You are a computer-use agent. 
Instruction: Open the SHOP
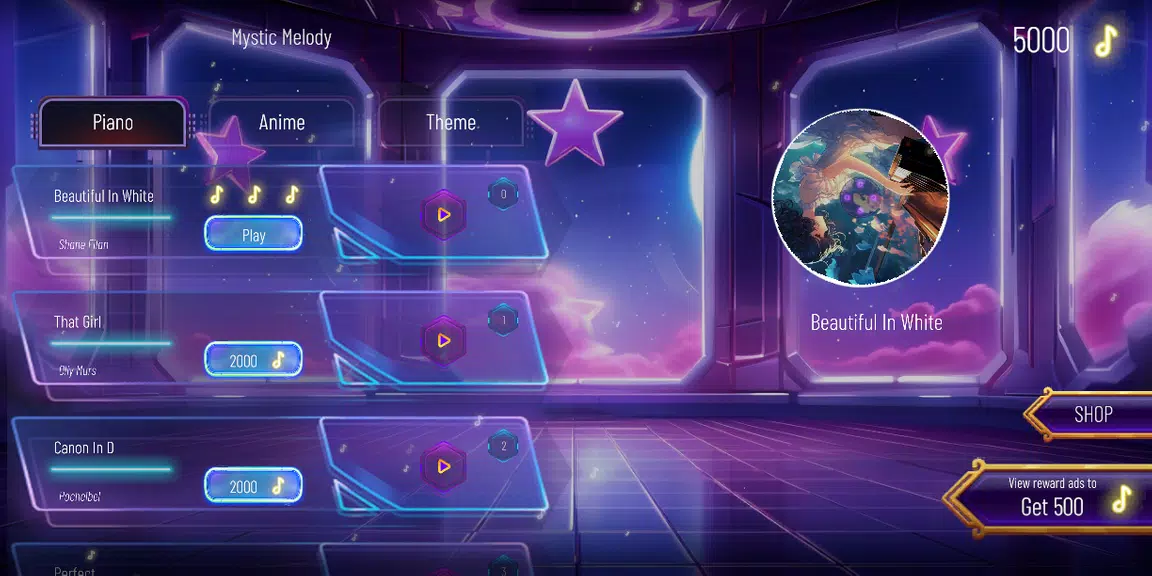(1092, 414)
